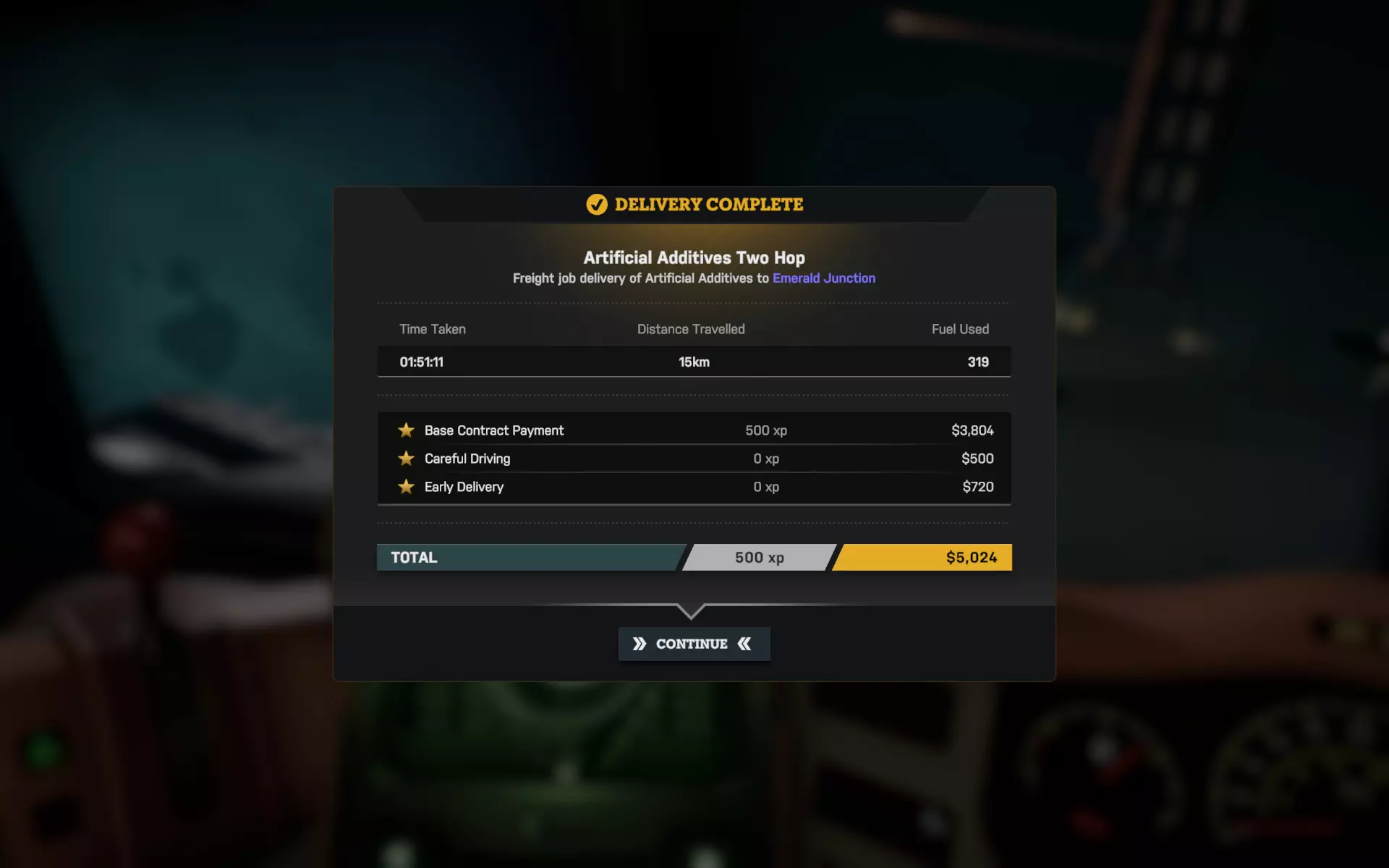Viewport: 1389px width, 868px height.
Task: Open the Emerald Junction destination link
Action: click(823, 278)
